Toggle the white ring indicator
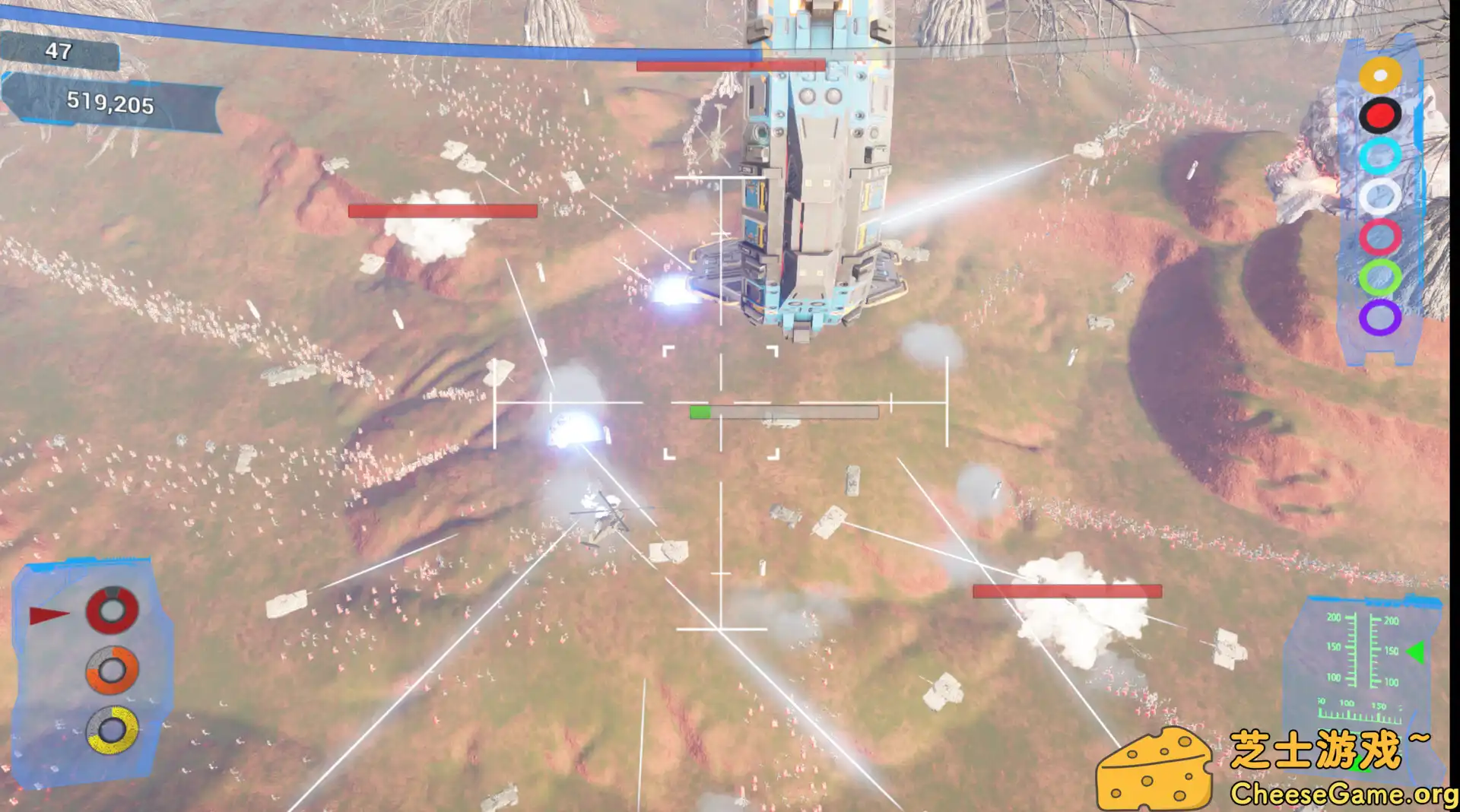 (1380, 195)
